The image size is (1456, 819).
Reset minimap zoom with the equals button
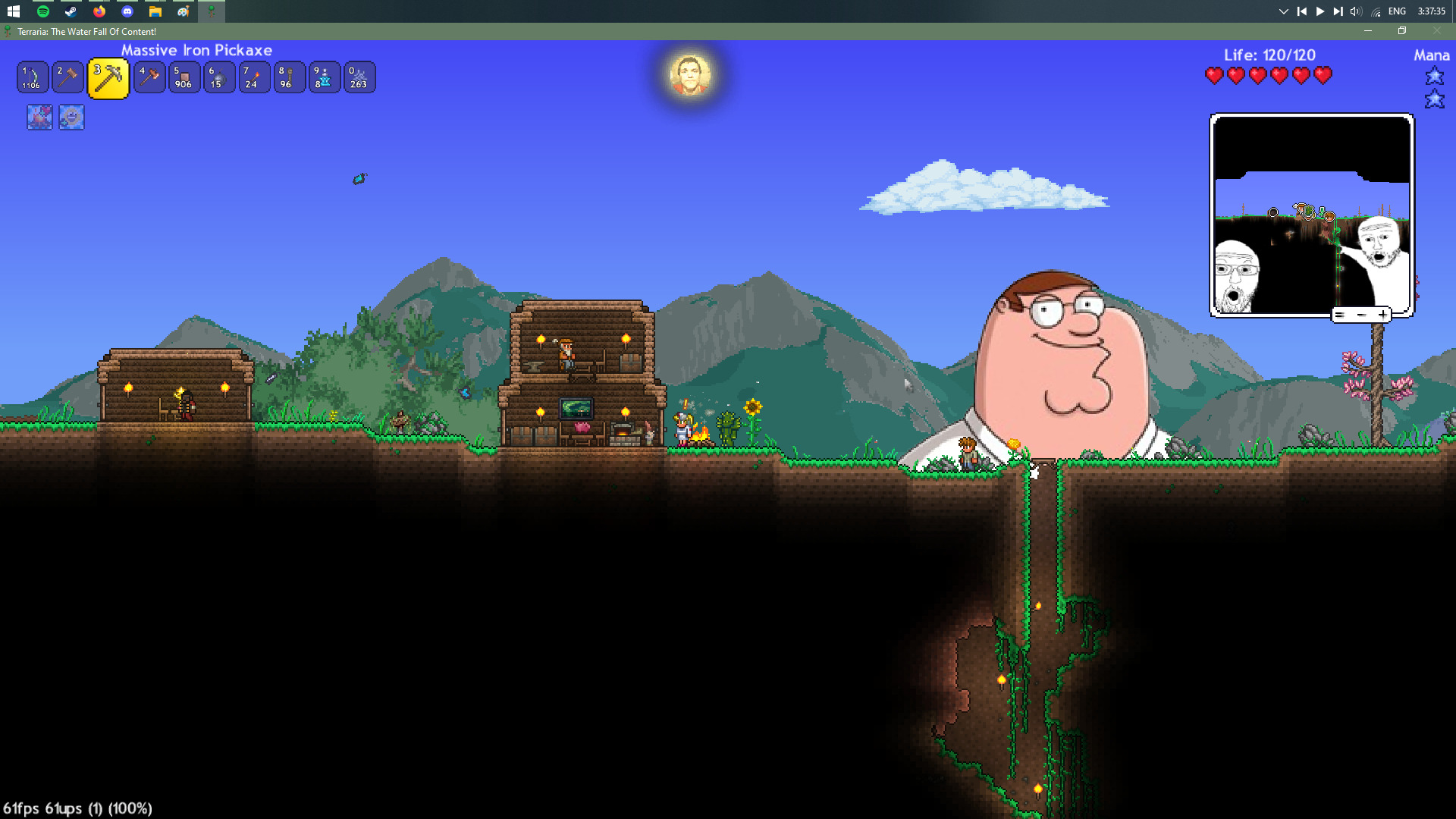pos(1340,315)
